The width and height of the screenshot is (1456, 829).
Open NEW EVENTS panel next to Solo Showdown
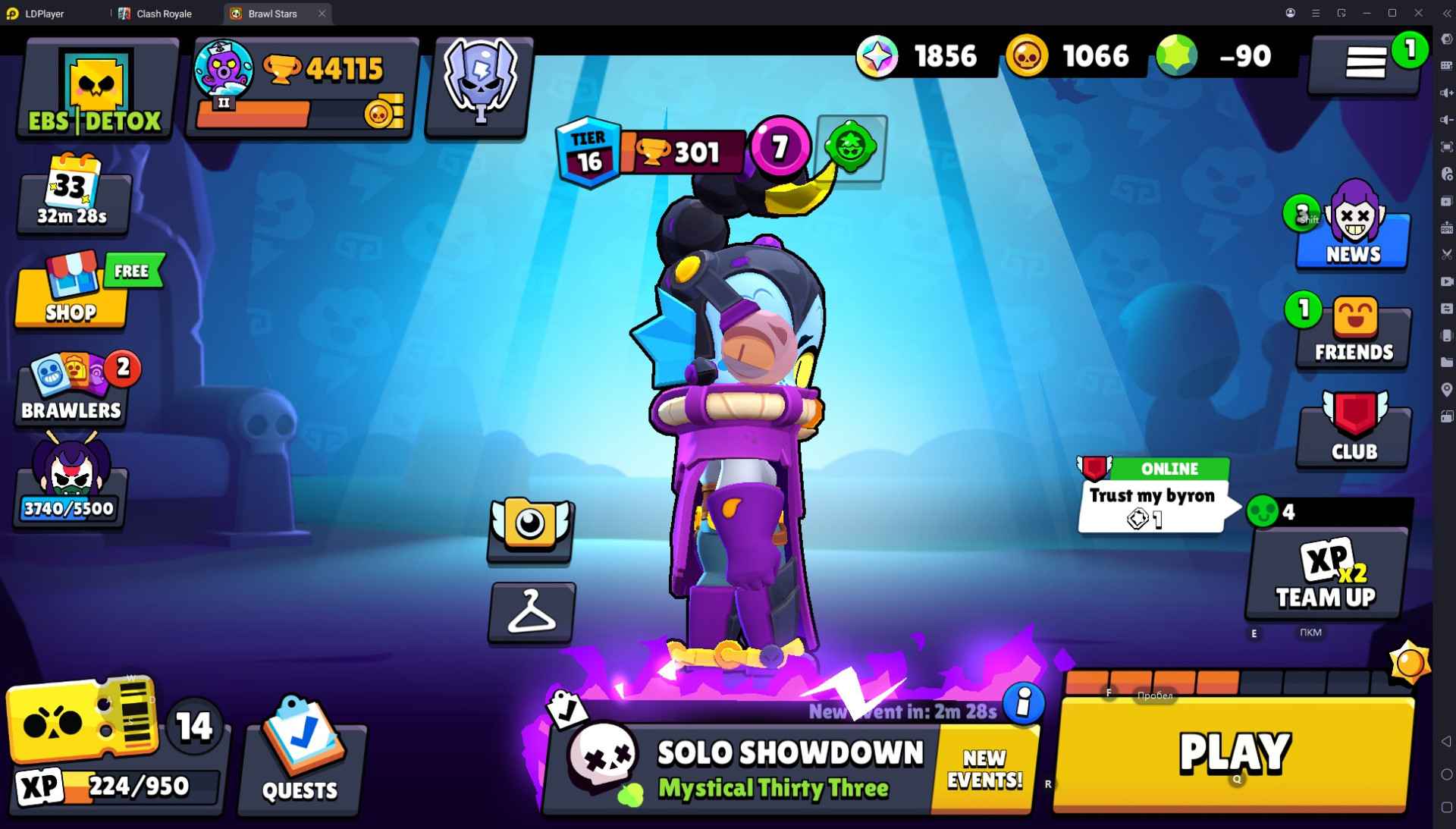point(984,768)
